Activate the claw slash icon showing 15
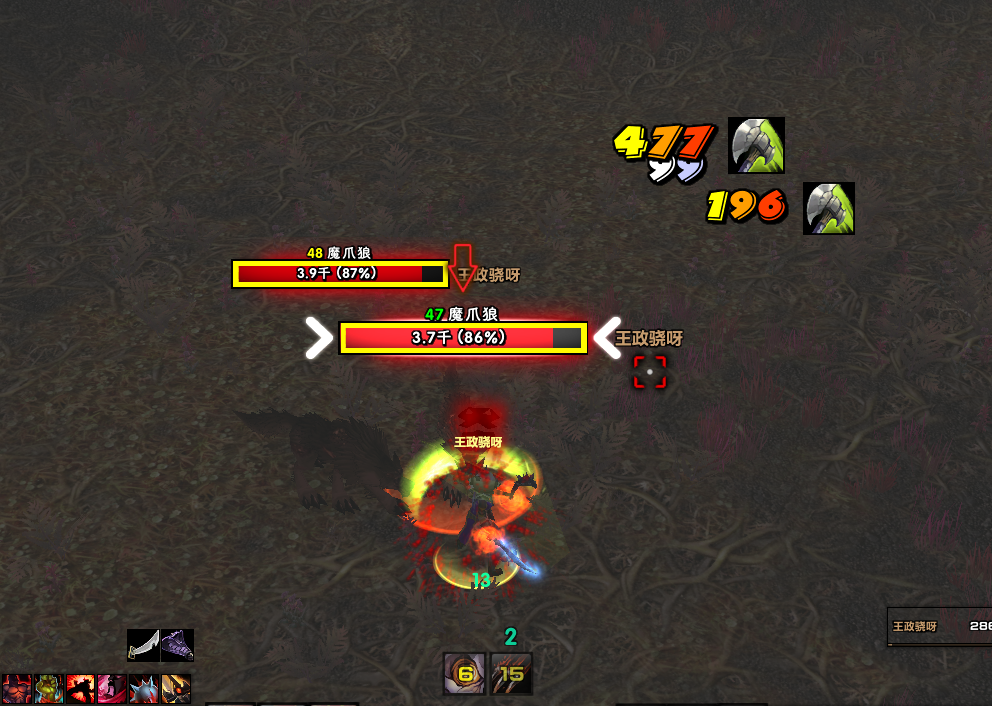 point(511,674)
